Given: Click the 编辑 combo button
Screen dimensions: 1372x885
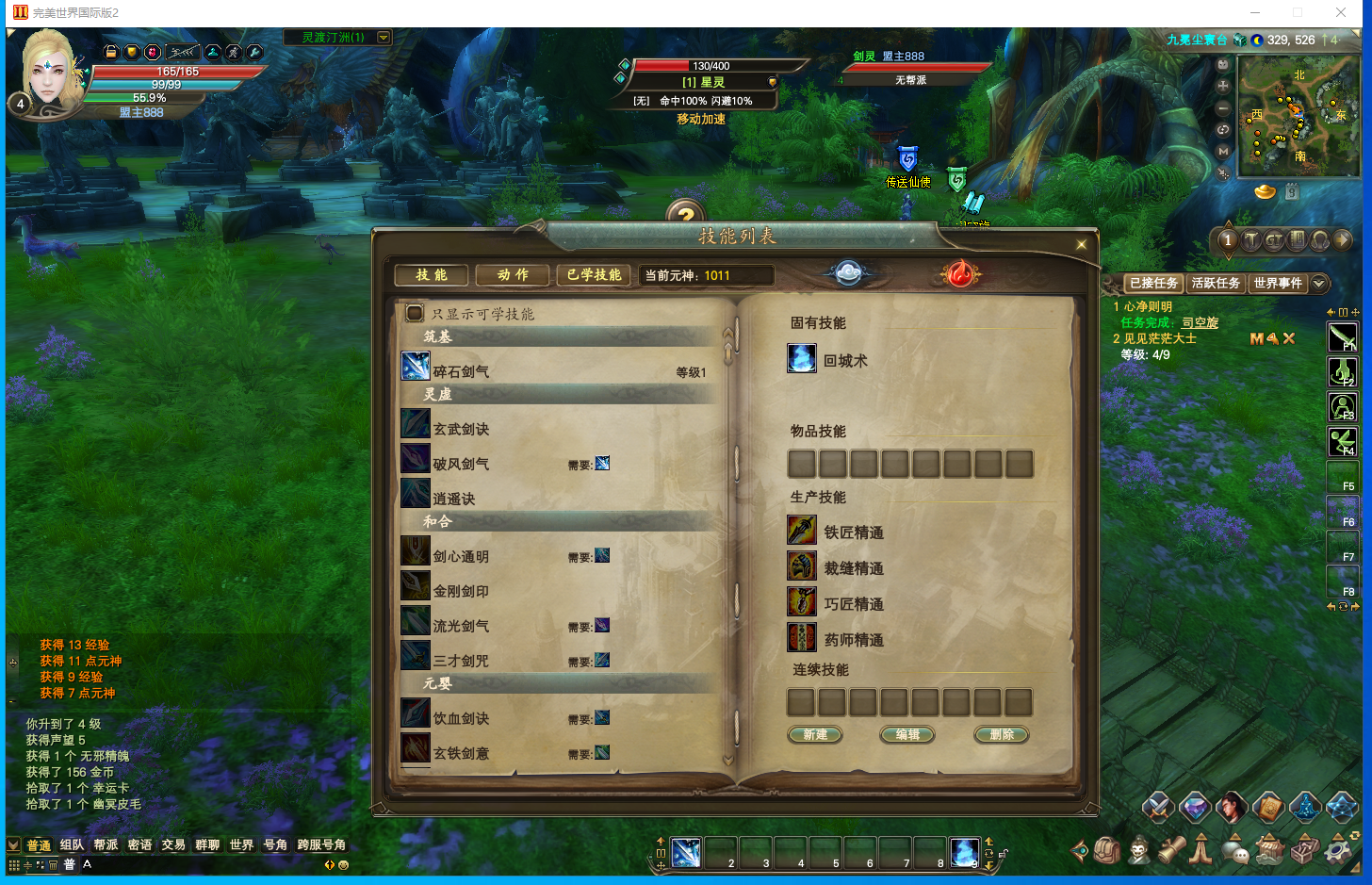Looking at the screenshot, I should (907, 735).
